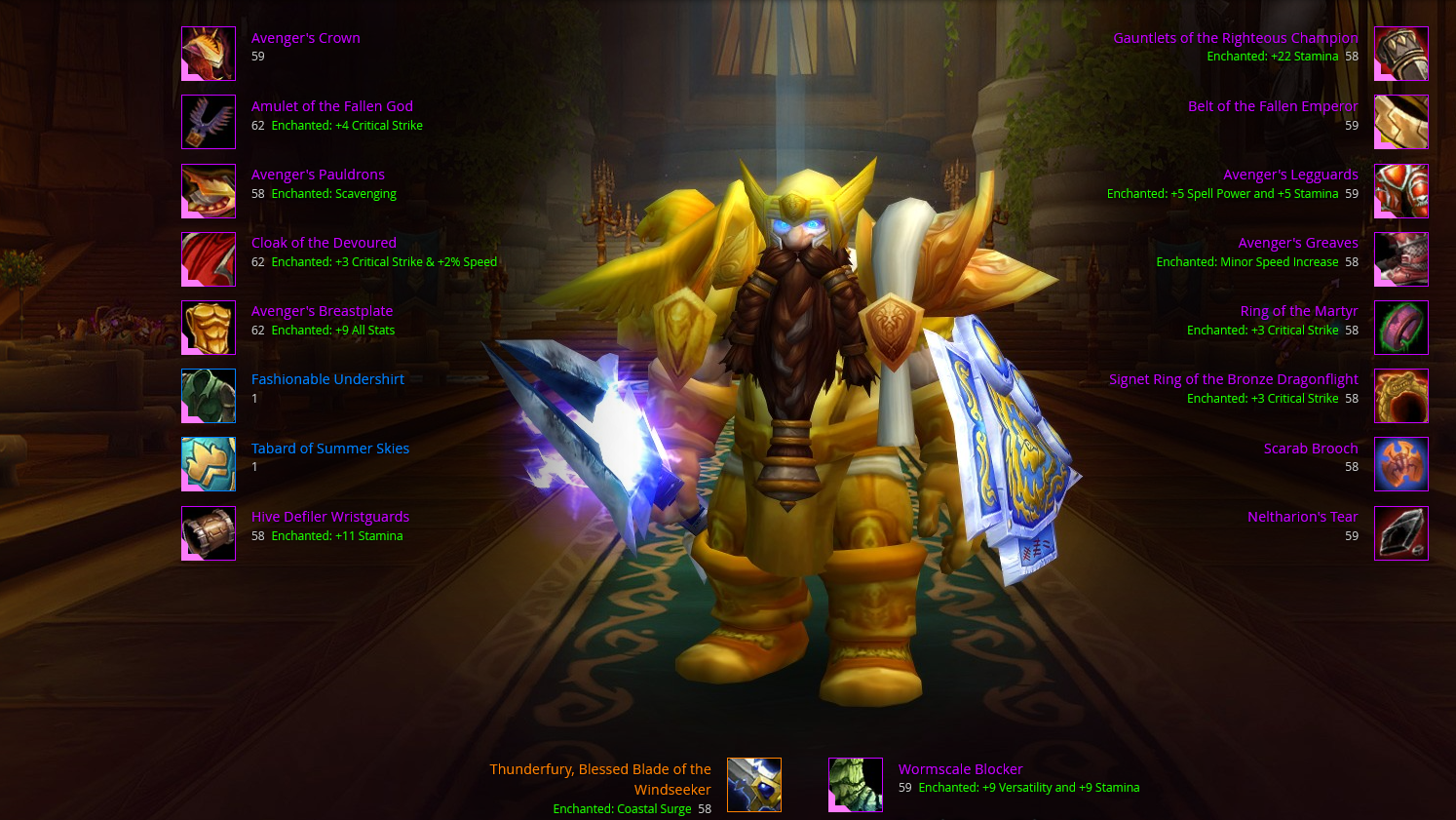Viewport: 1456px width, 820px height.
Task: View the Tabard of Summer Skies icon
Action: click(209, 464)
